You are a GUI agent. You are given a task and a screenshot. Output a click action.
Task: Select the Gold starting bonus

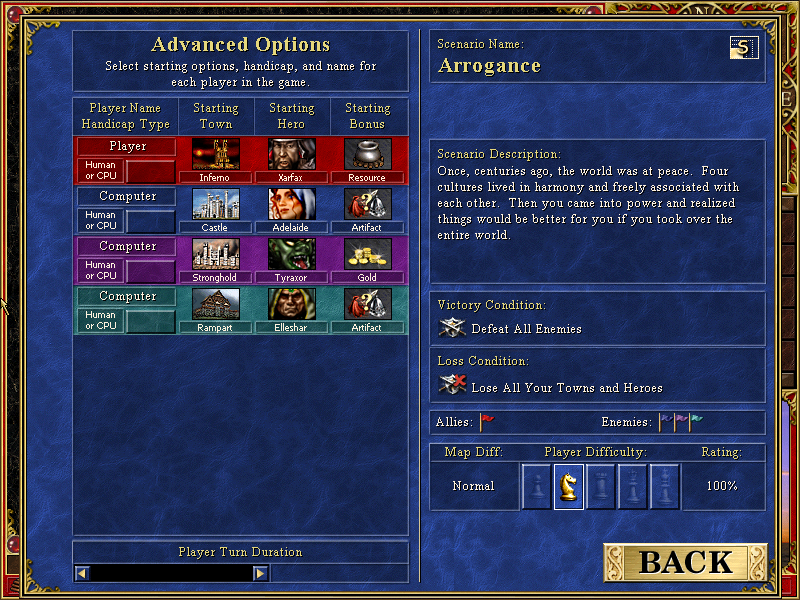(x=367, y=254)
